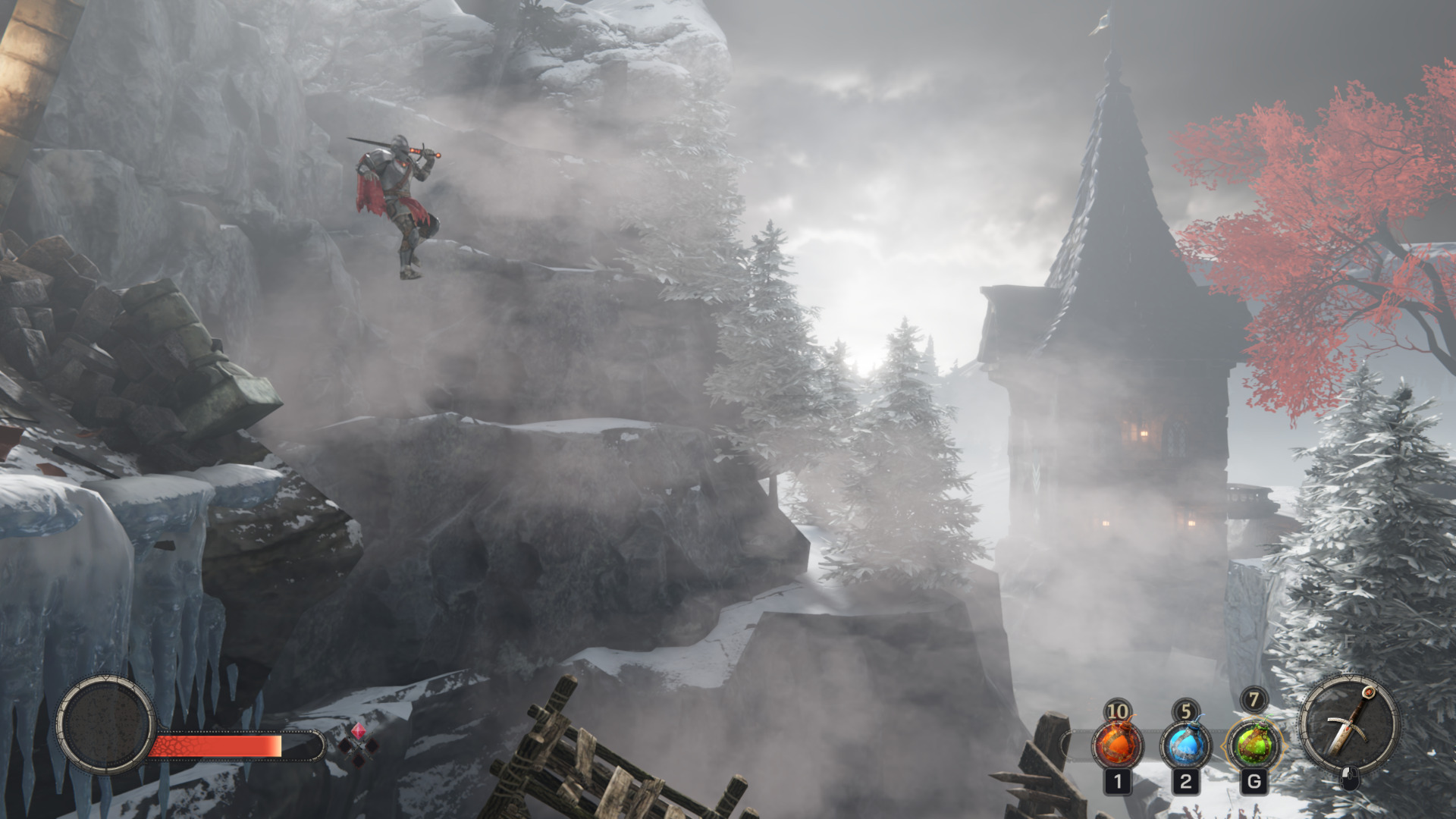The width and height of the screenshot is (1456, 819).
Task: Select the orange fire bomb slot
Action: 1117,744
